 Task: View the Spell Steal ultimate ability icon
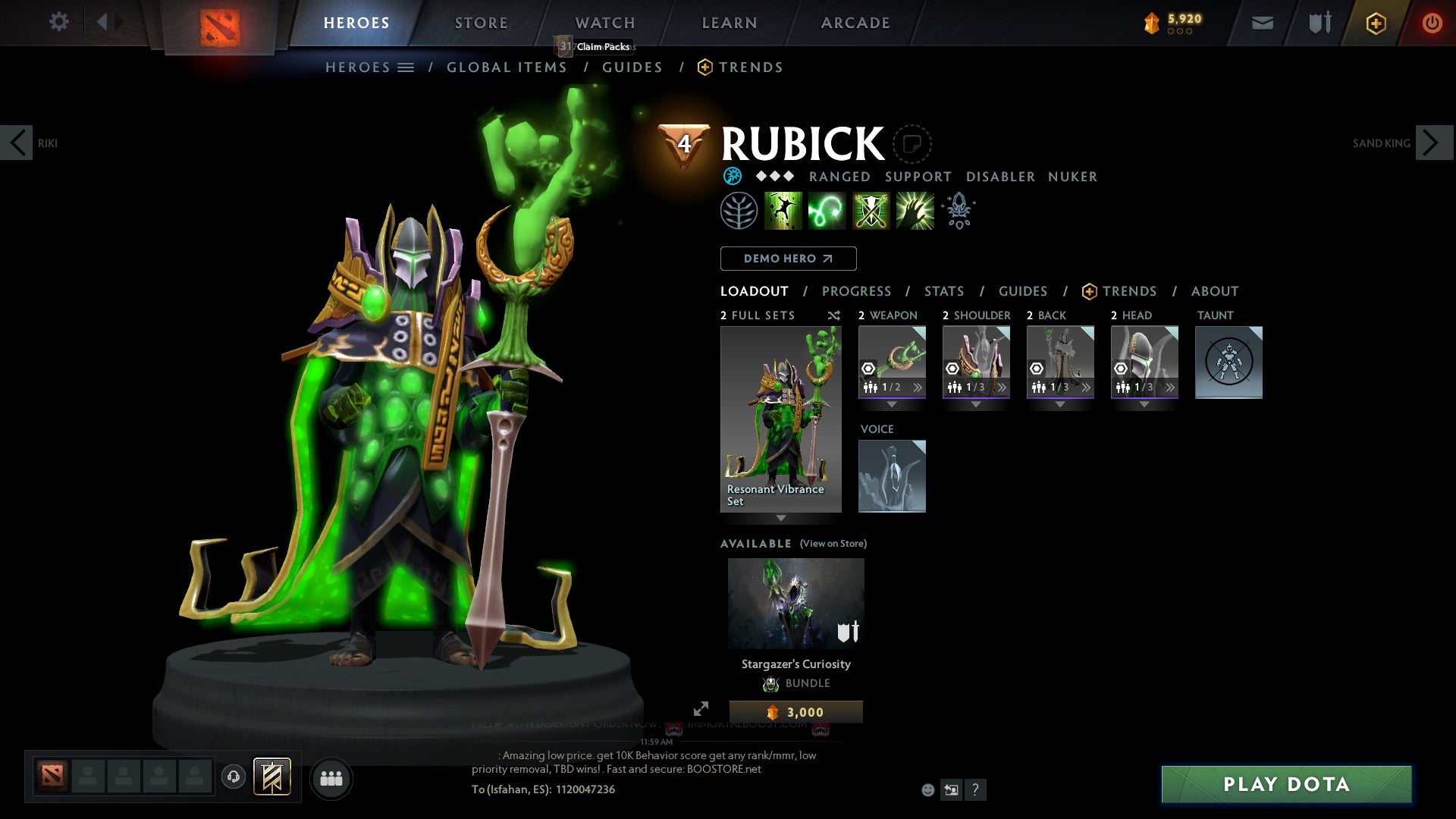pyautogui.click(x=915, y=210)
